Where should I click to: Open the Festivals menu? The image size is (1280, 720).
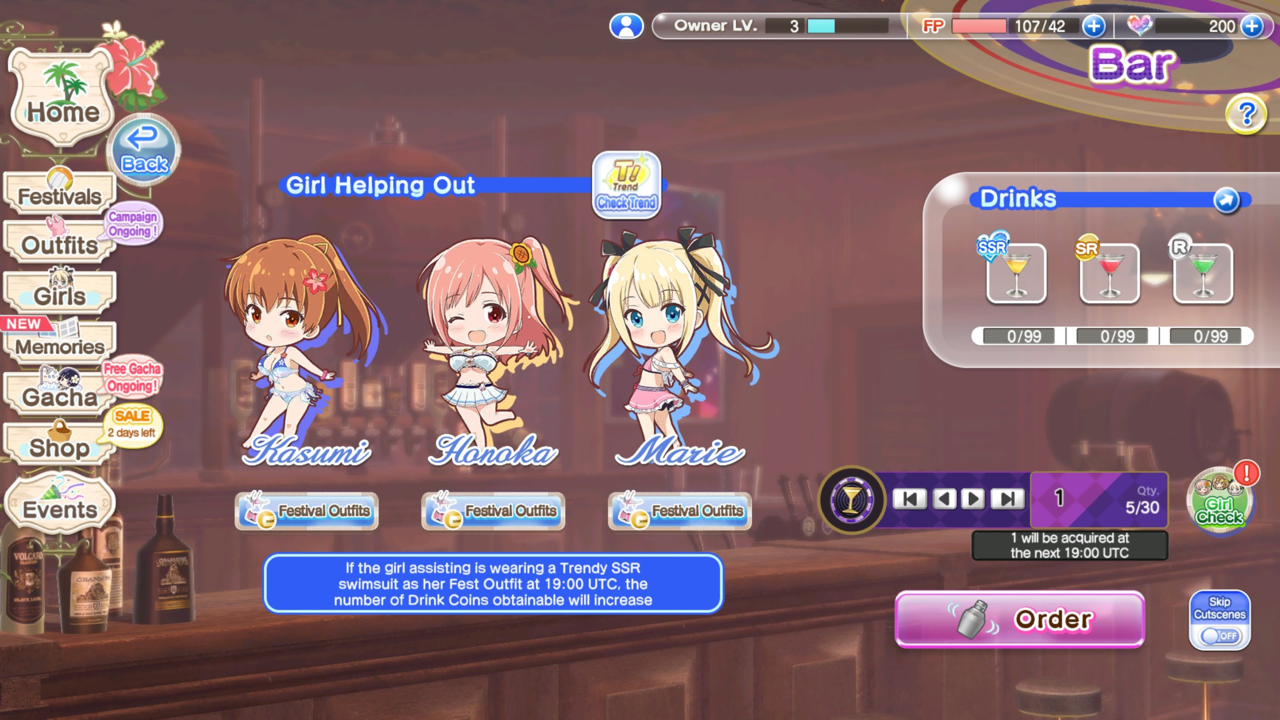(x=60, y=195)
